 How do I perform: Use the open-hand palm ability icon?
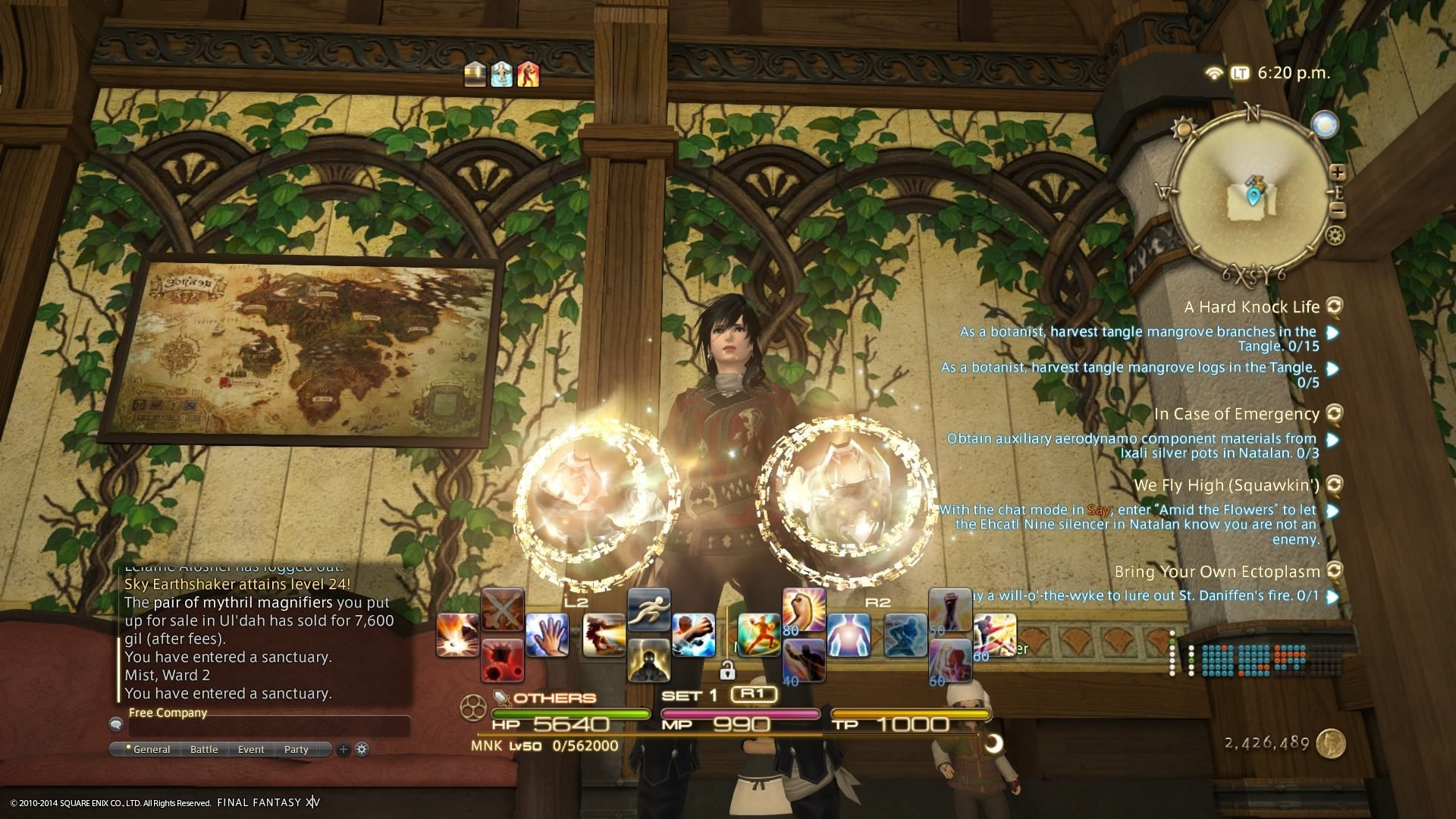548,635
